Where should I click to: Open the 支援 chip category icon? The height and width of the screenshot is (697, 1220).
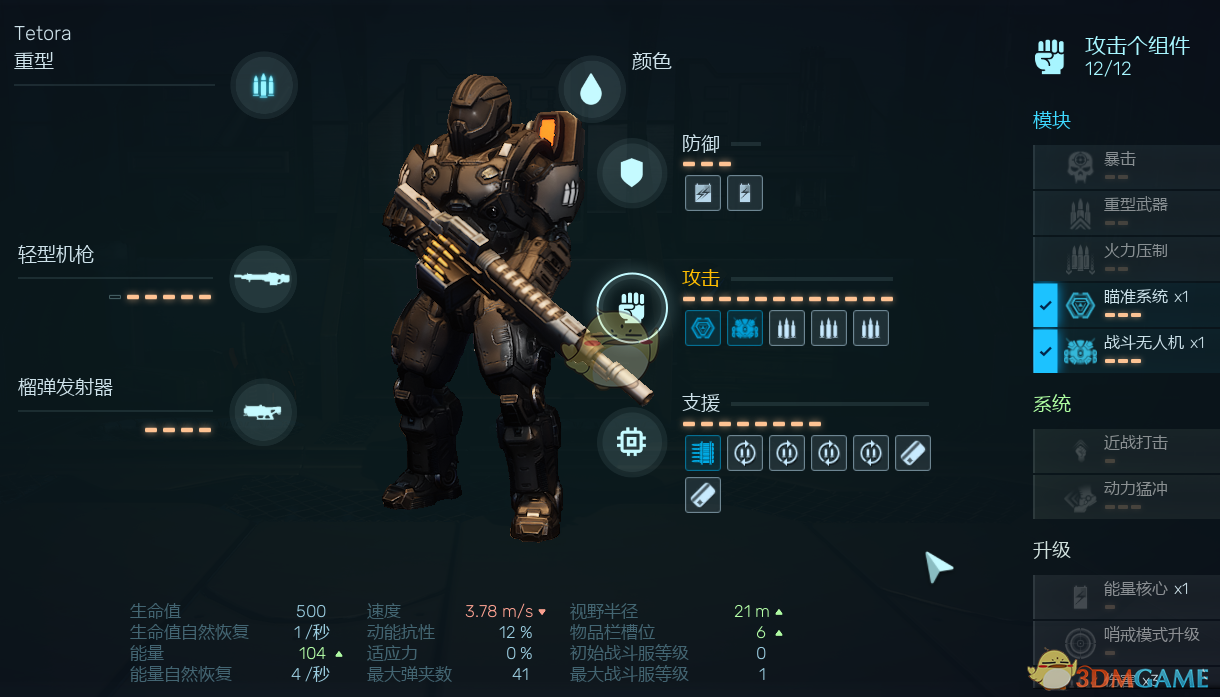tap(631, 441)
